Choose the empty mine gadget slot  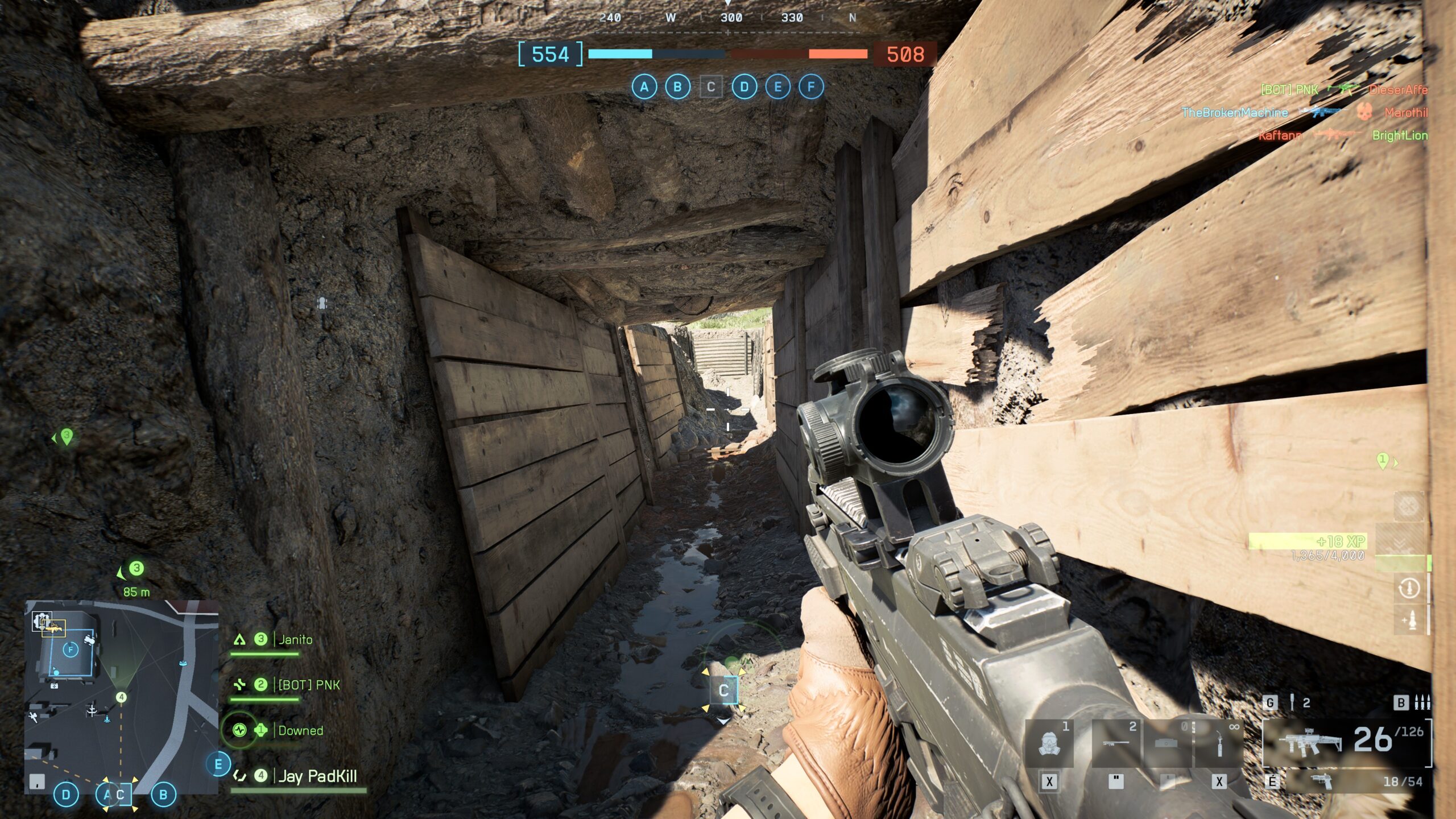coord(1167,743)
